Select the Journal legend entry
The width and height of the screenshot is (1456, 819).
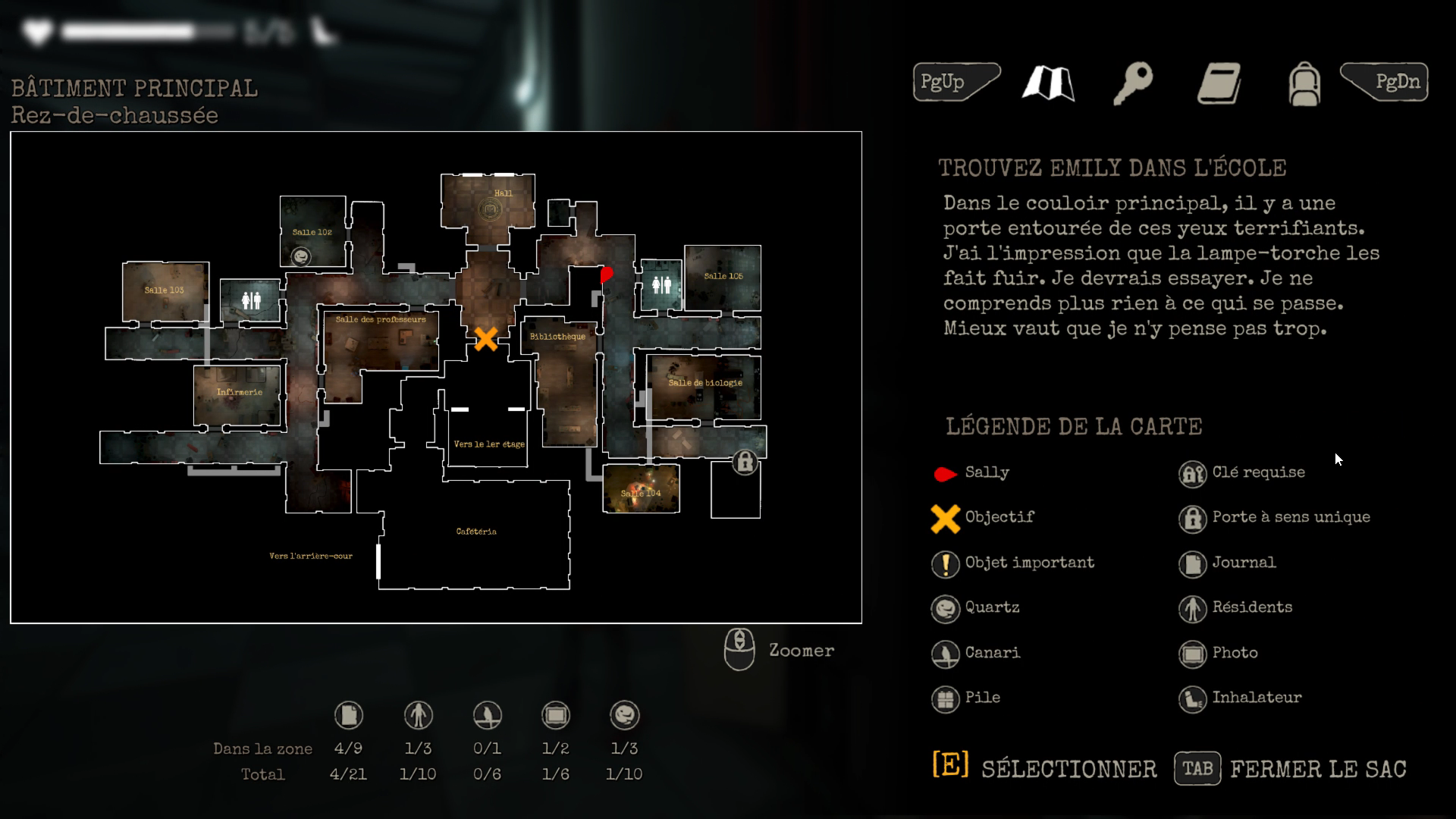click(x=1244, y=563)
